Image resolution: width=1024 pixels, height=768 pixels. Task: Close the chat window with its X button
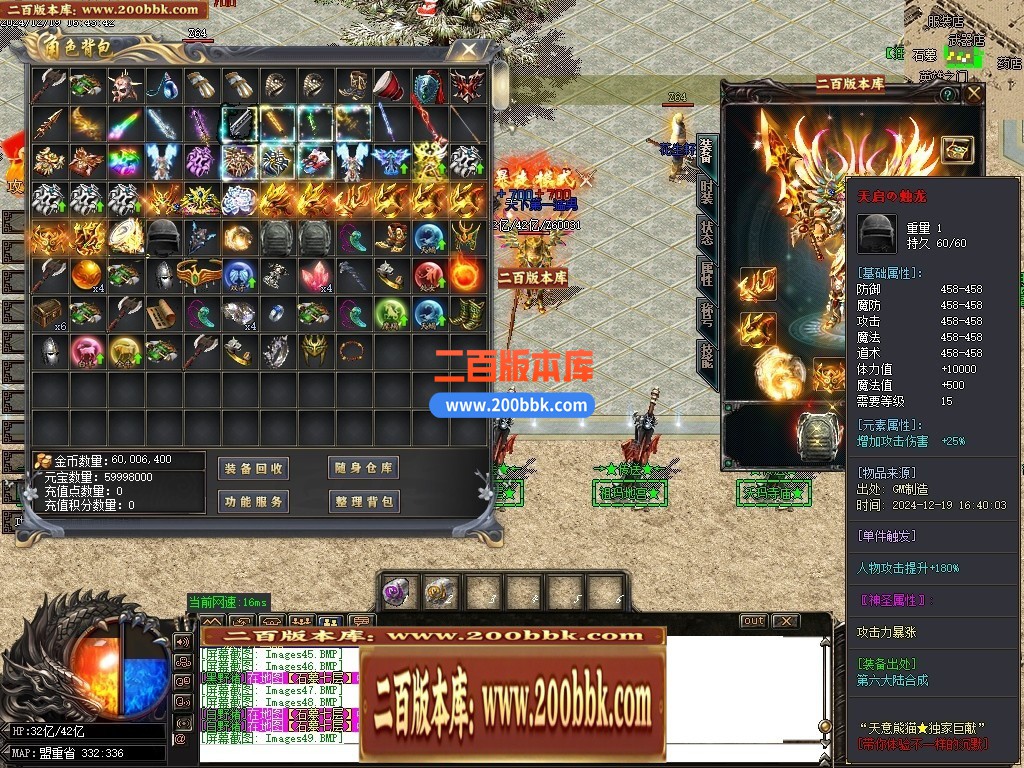(x=786, y=621)
